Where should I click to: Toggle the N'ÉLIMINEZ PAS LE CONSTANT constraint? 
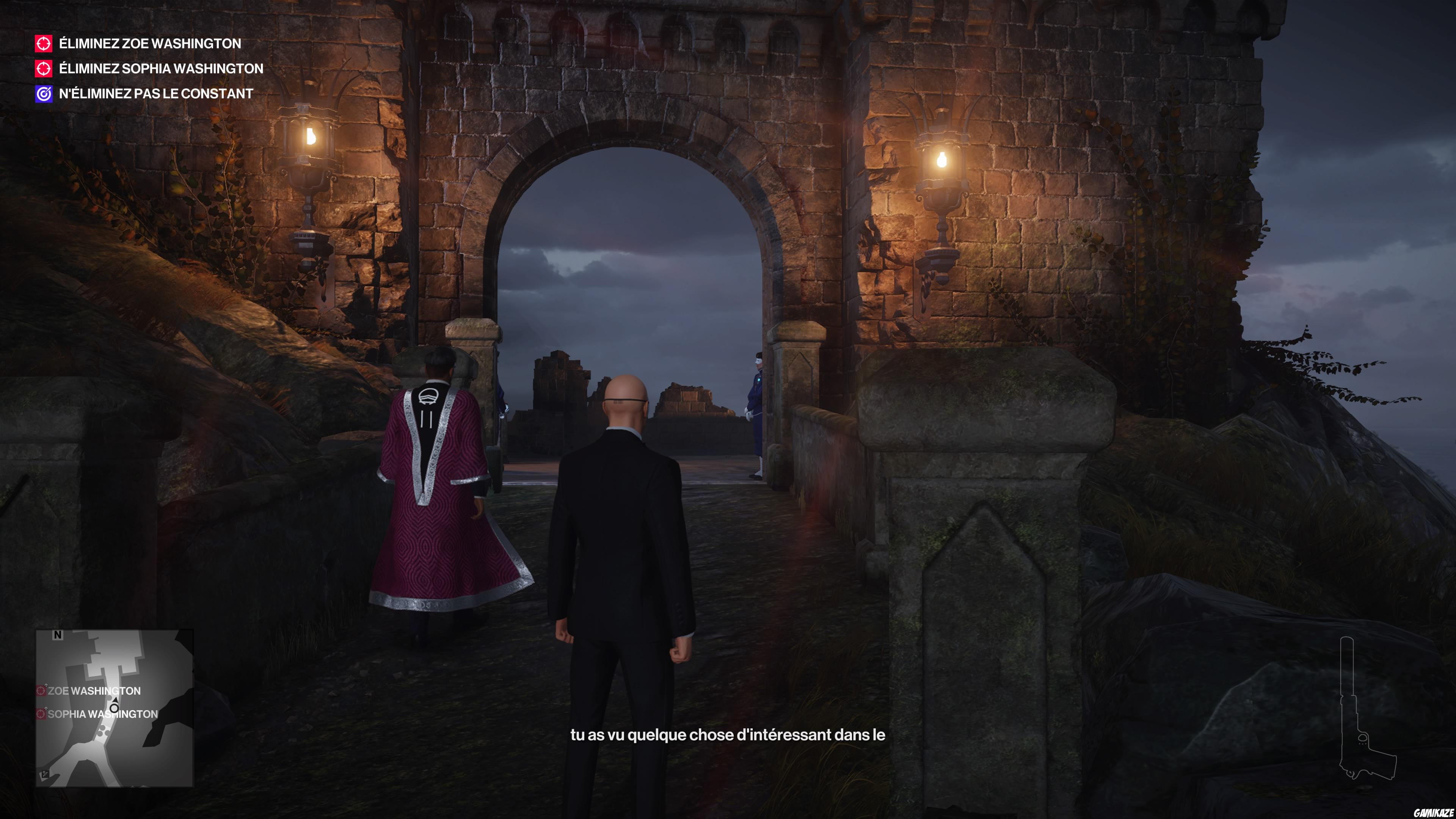(x=155, y=93)
